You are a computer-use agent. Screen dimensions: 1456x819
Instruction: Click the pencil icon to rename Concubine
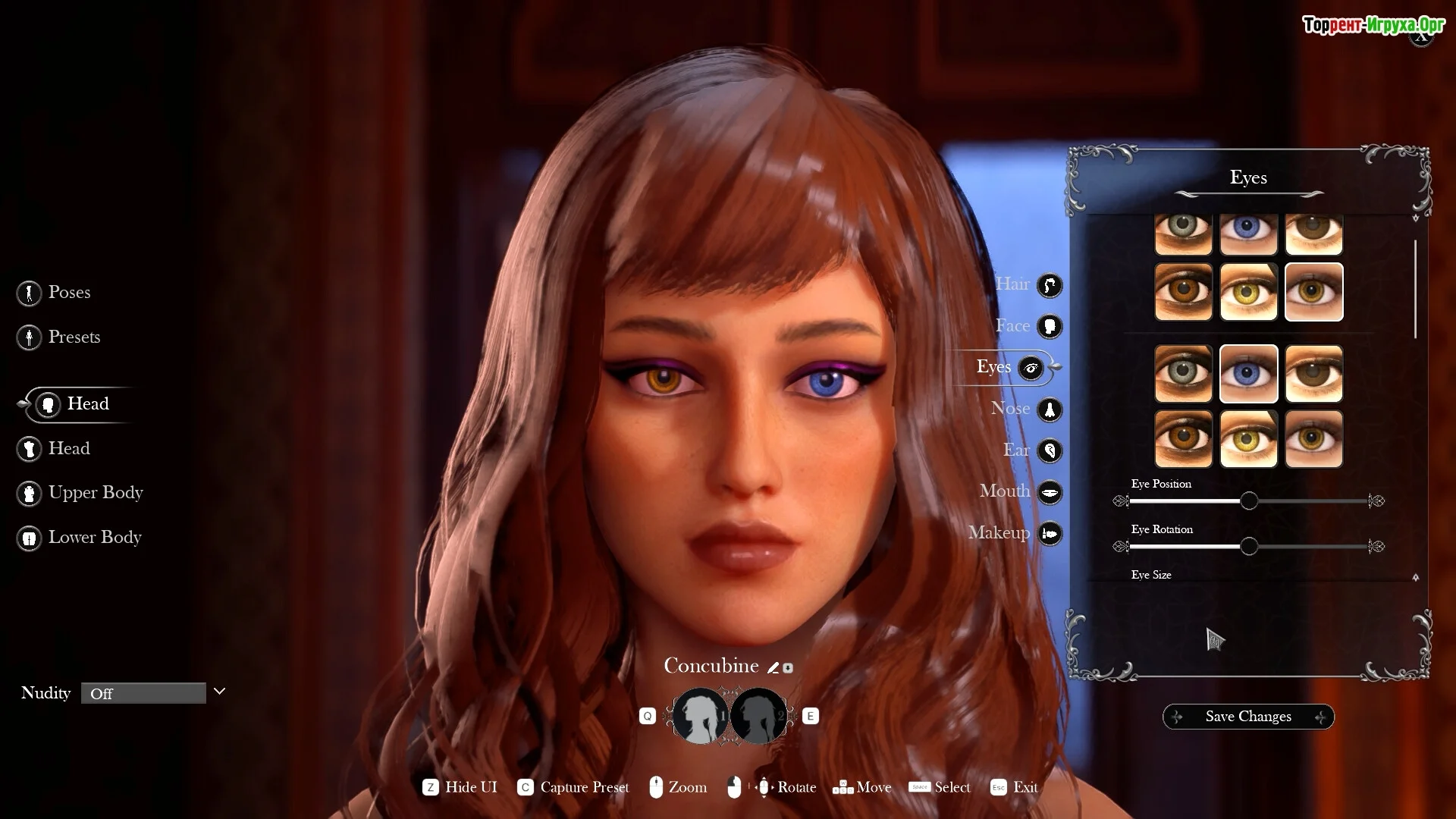773,668
